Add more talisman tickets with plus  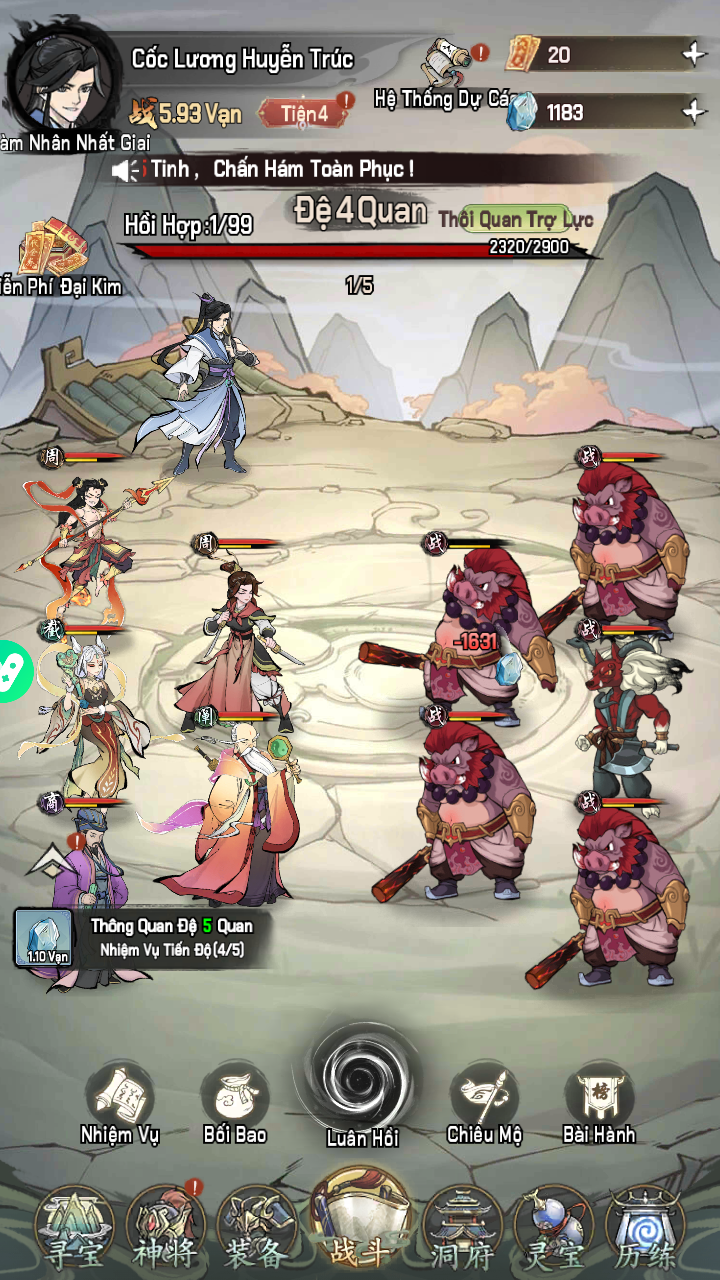[694, 55]
